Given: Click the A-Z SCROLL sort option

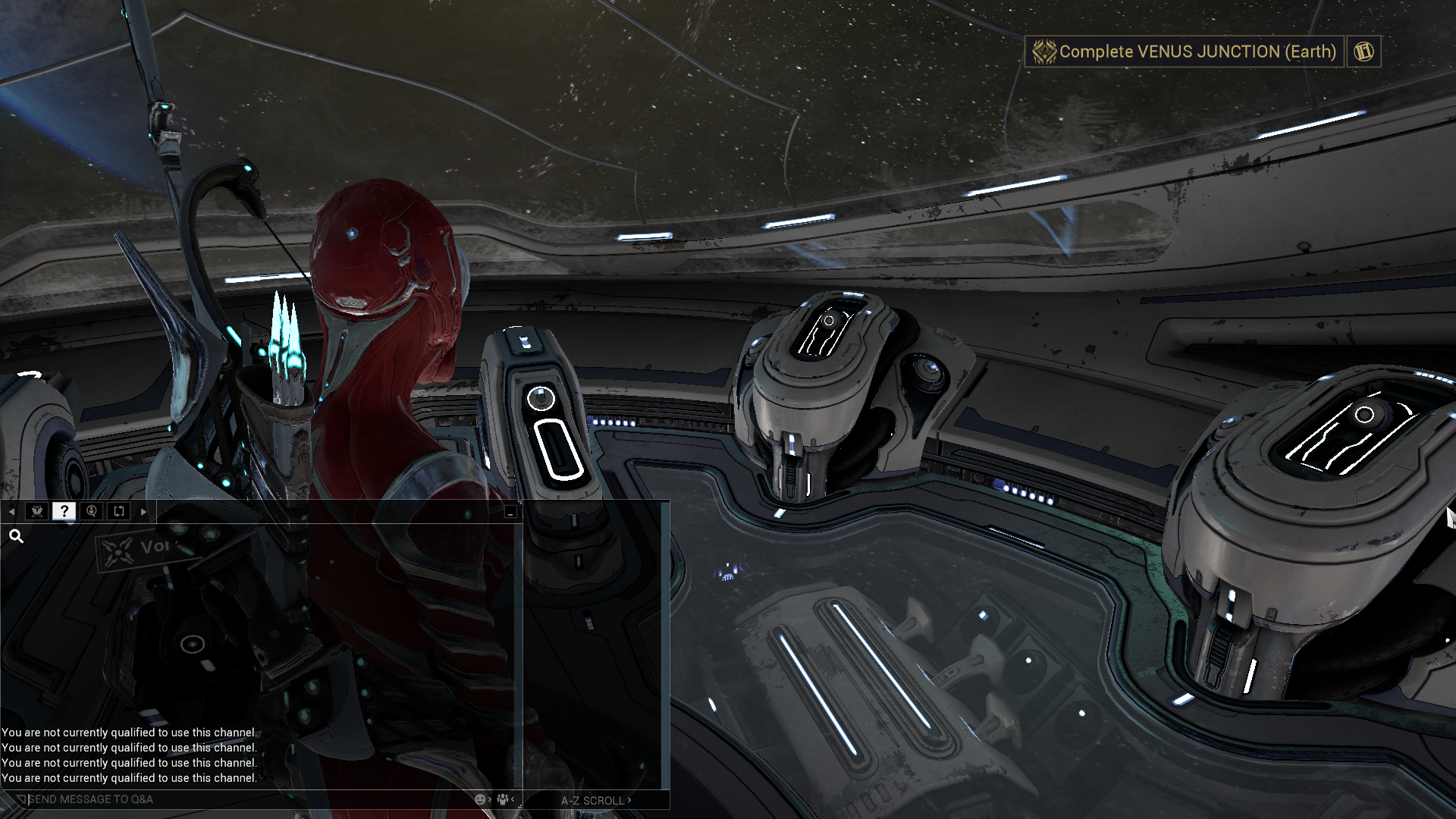Looking at the screenshot, I should (595, 800).
